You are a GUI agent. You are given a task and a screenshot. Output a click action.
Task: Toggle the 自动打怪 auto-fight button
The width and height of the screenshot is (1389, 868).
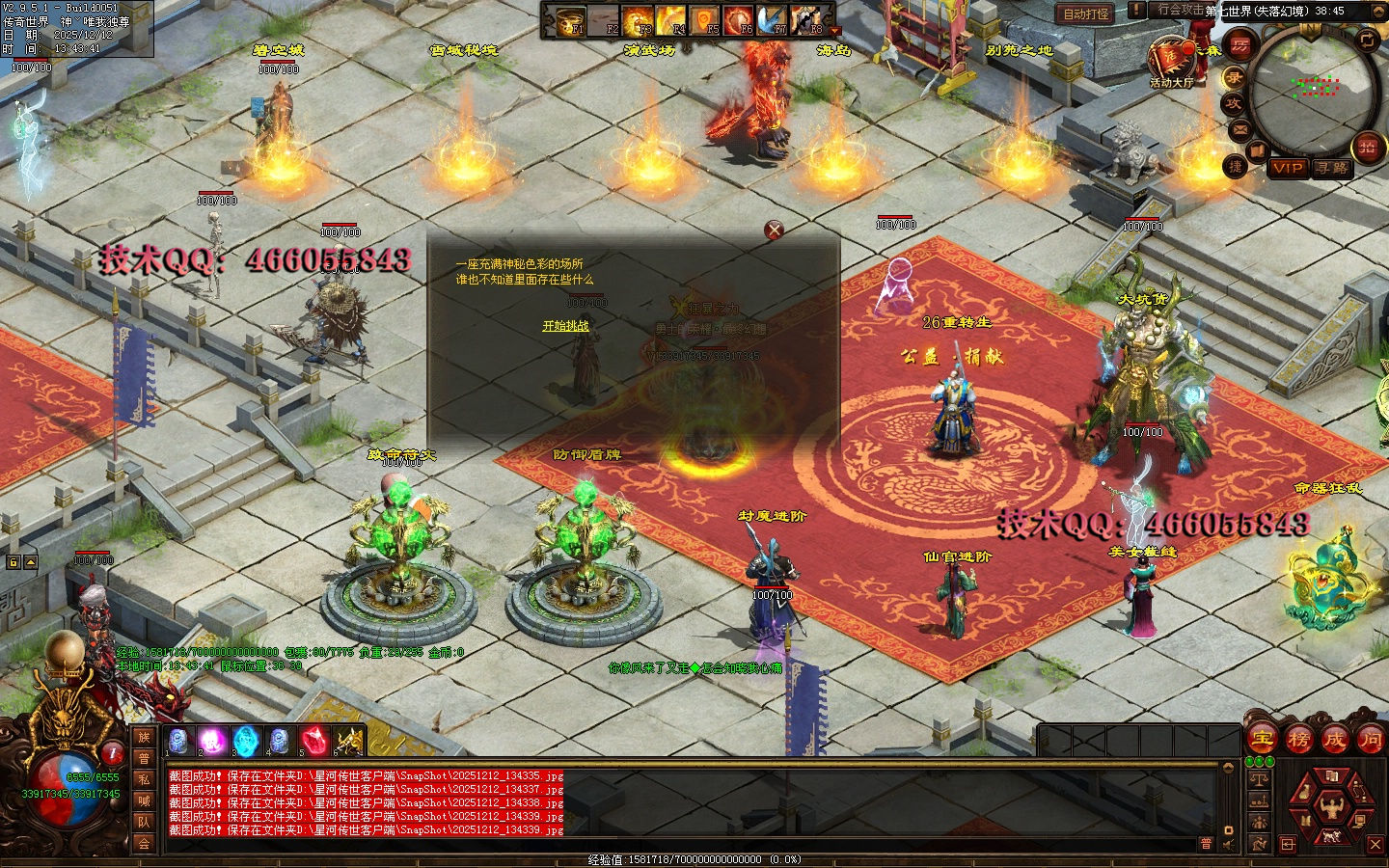click(x=1086, y=14)
